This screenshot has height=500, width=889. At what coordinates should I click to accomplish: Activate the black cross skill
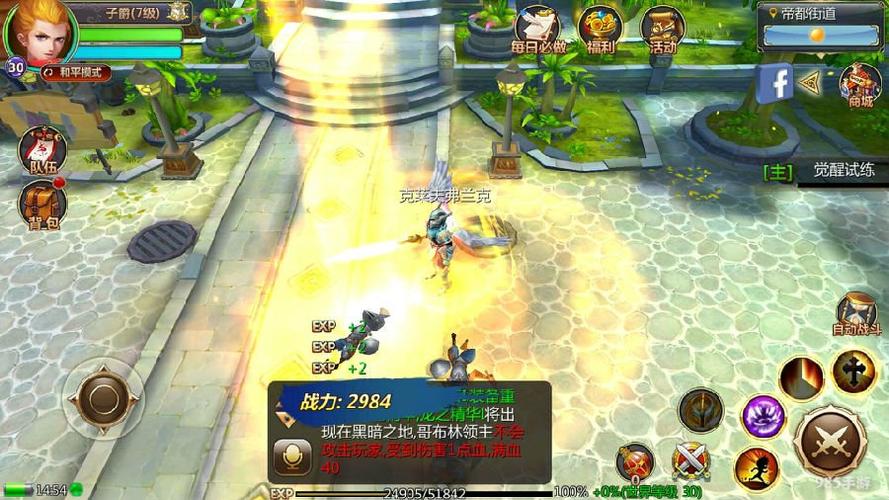(x=854, y=372)
